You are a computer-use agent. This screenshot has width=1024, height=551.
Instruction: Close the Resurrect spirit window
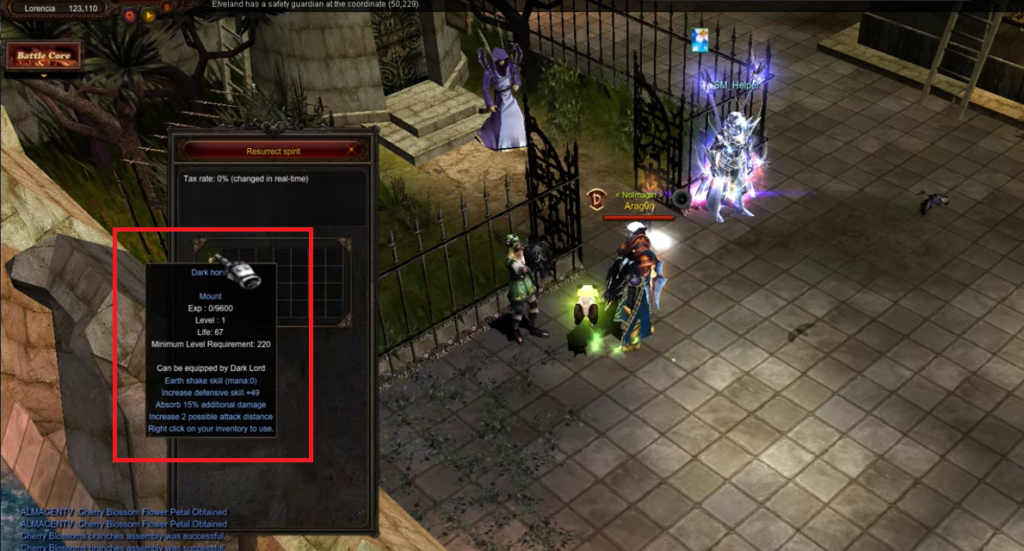coord(352,150)
